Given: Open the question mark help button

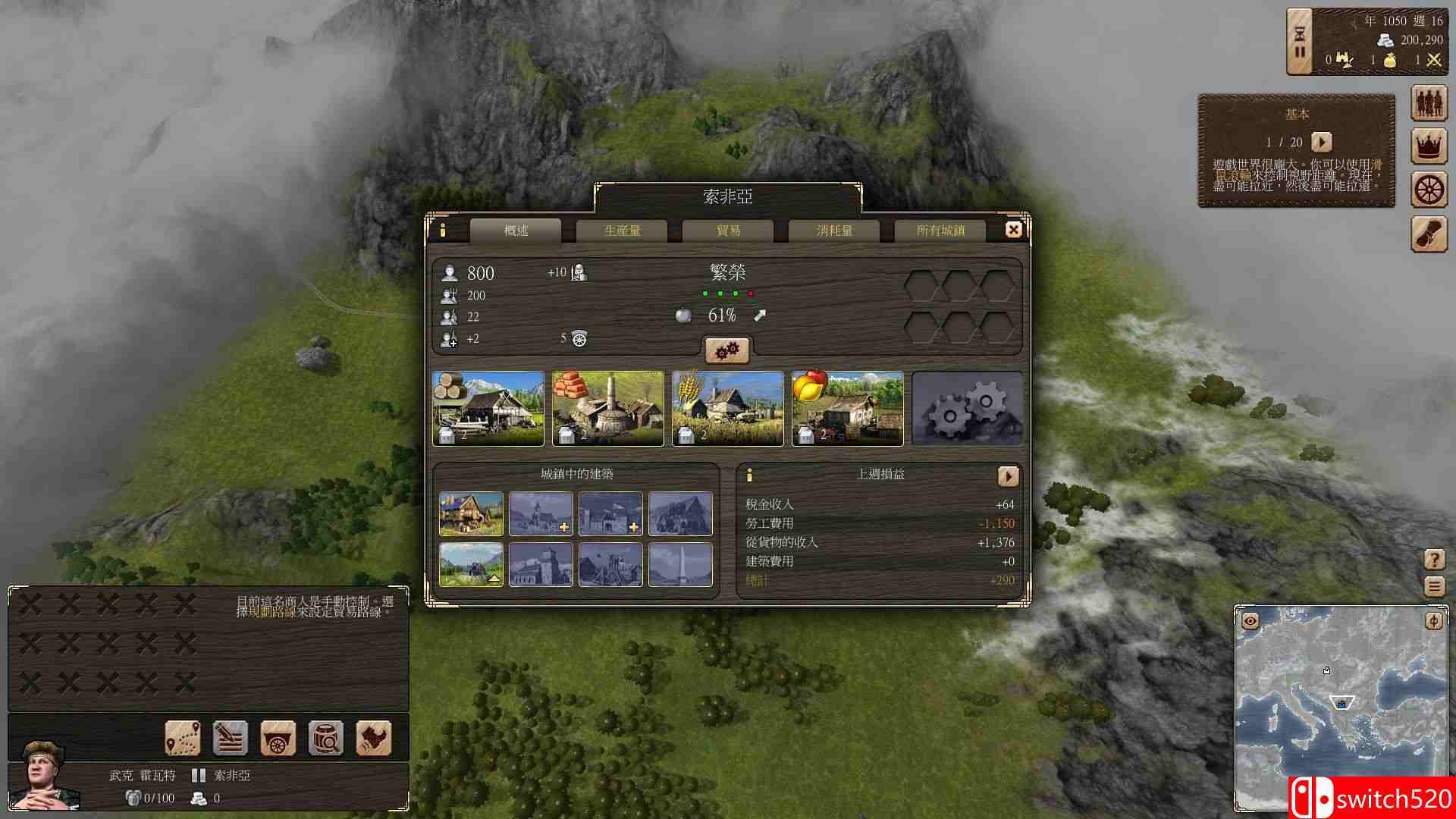Looking at the screenshot, I should click(1435, 559).
